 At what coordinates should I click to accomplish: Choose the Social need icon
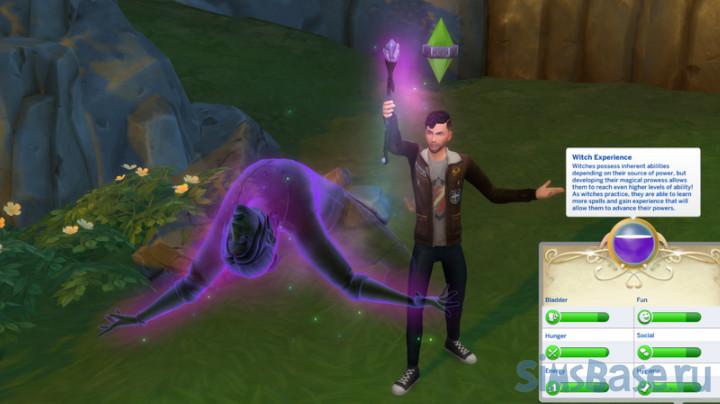tap(645, 352)
